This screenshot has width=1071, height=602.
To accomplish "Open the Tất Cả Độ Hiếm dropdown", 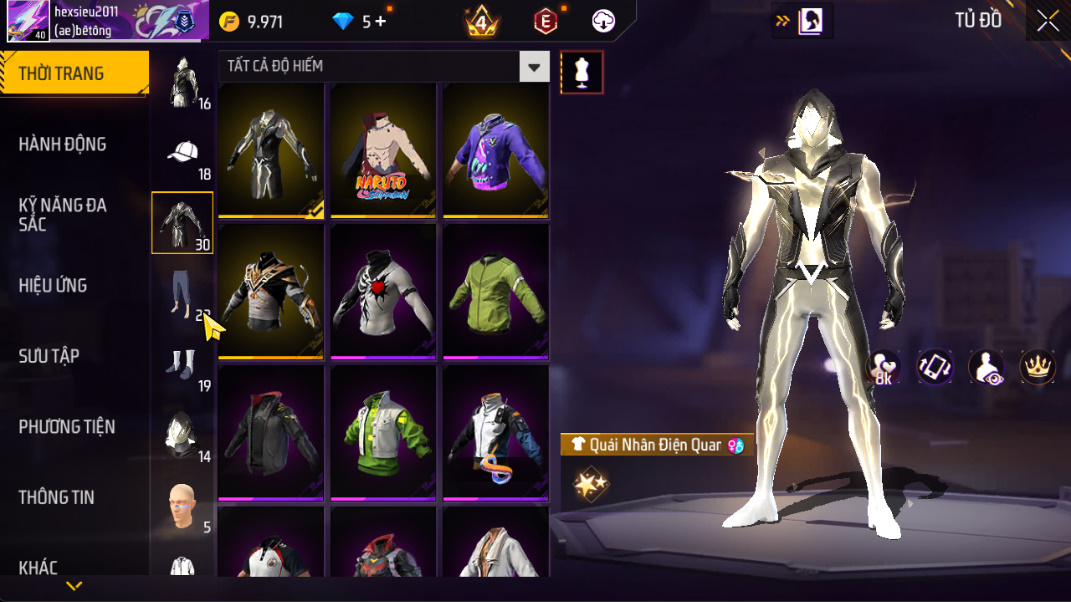I will coord(535,67).
